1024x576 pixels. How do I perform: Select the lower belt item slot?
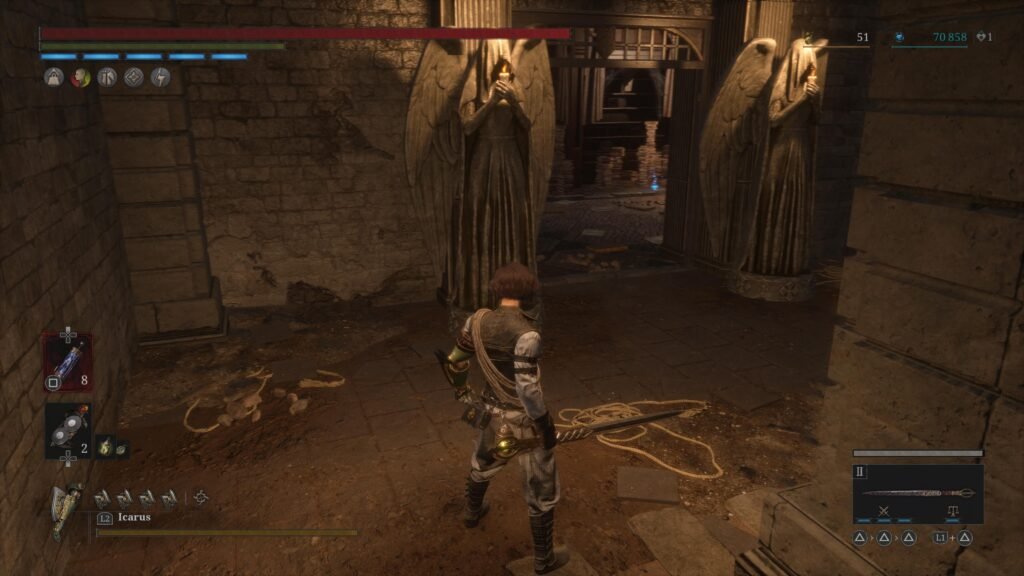click(67, 428)
